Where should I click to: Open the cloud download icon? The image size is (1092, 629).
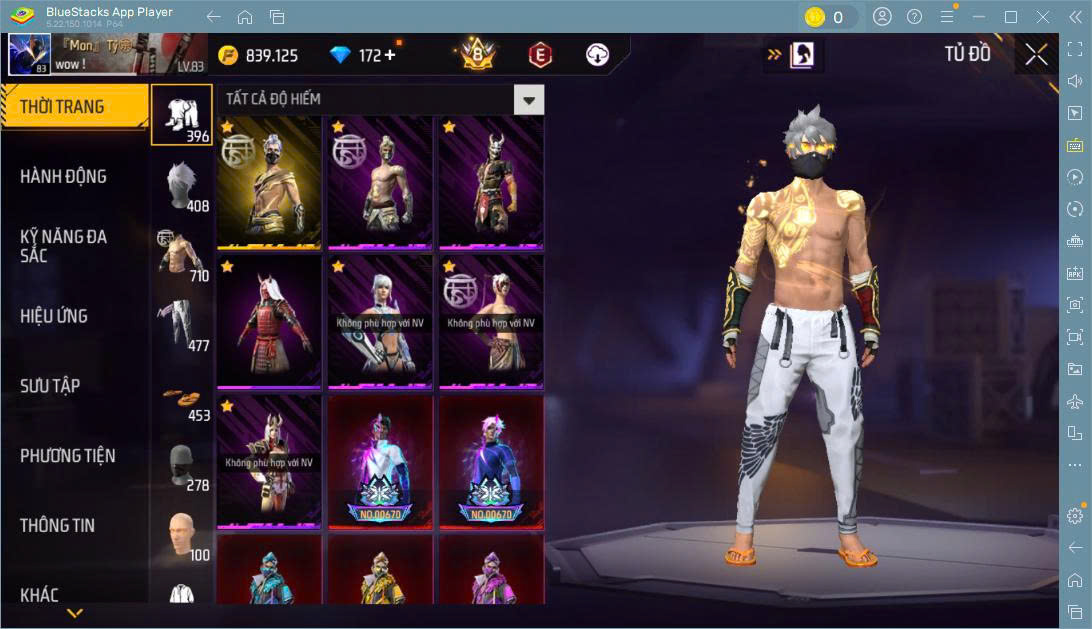pyautogui.click(x=597, y=55)
